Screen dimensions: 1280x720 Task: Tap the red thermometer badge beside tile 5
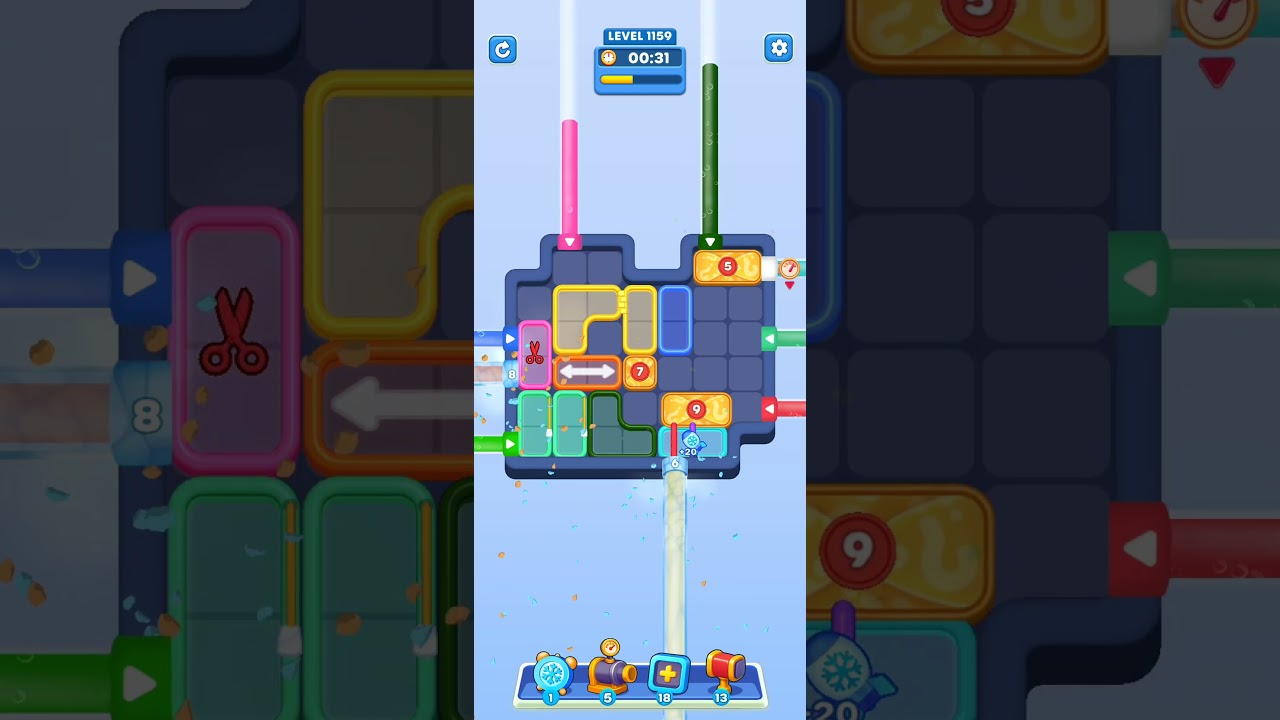click(x=788, y=267)
